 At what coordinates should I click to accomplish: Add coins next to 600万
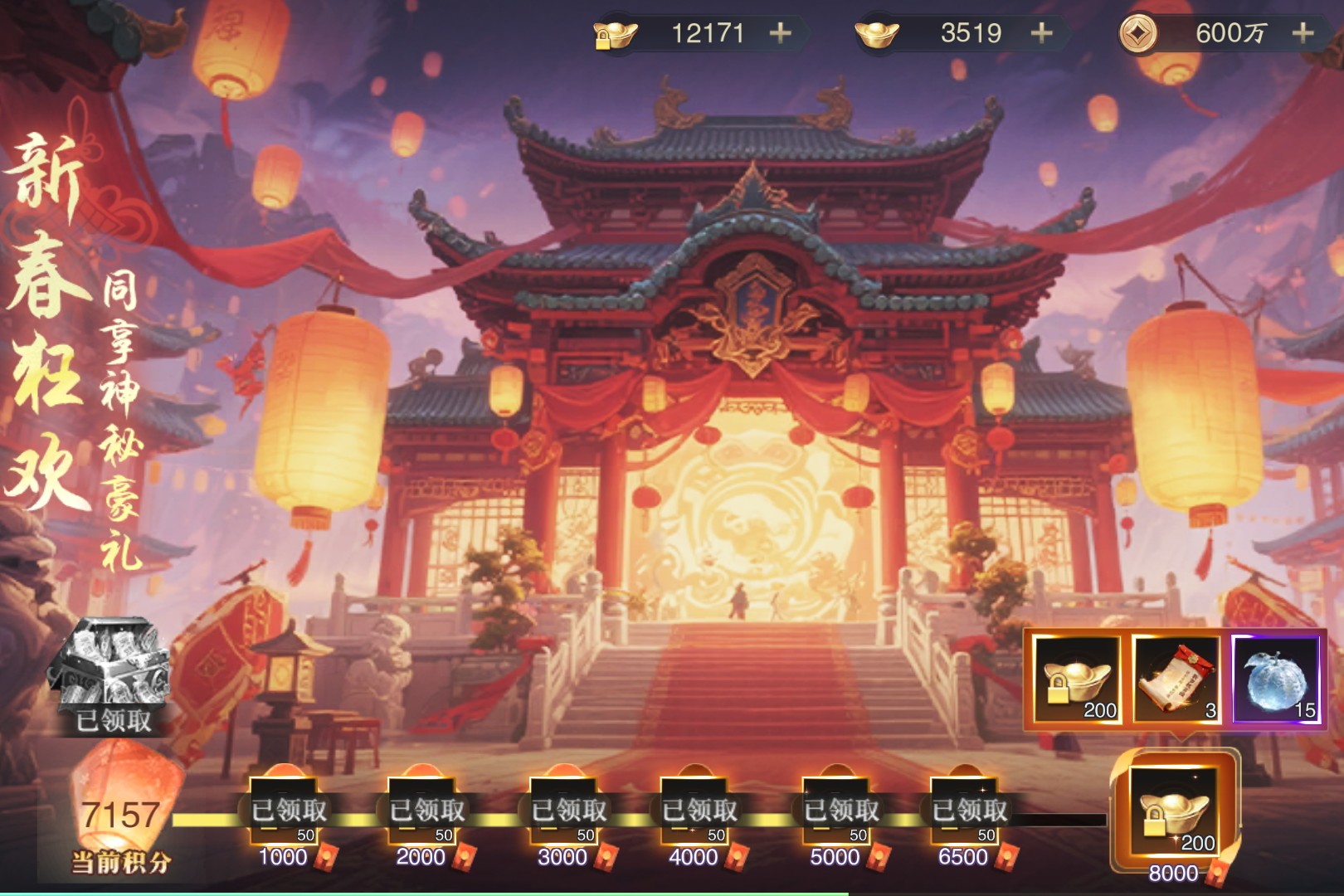tap(1303, 33)
